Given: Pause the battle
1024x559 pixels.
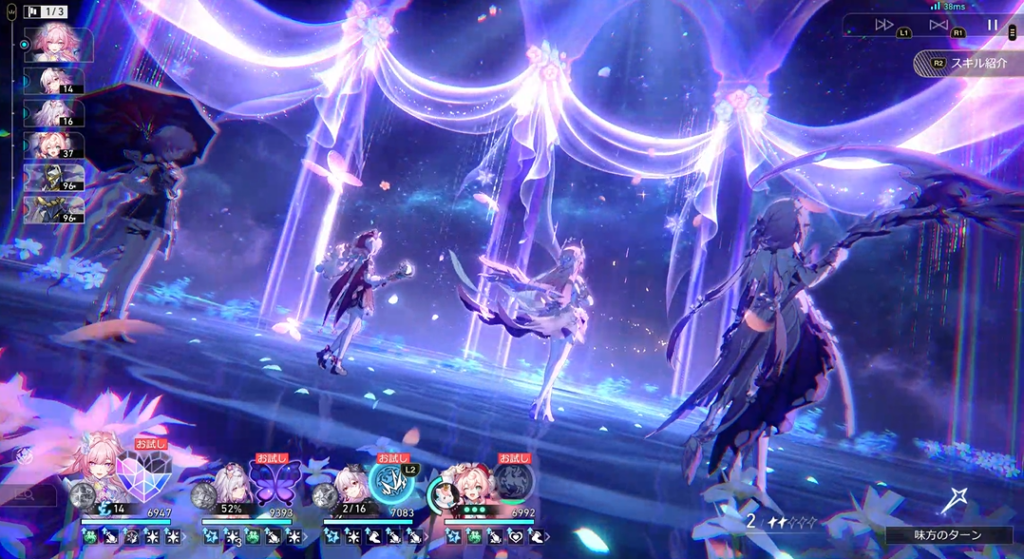Looking at the screenshot, I should [x=992, y=25].
